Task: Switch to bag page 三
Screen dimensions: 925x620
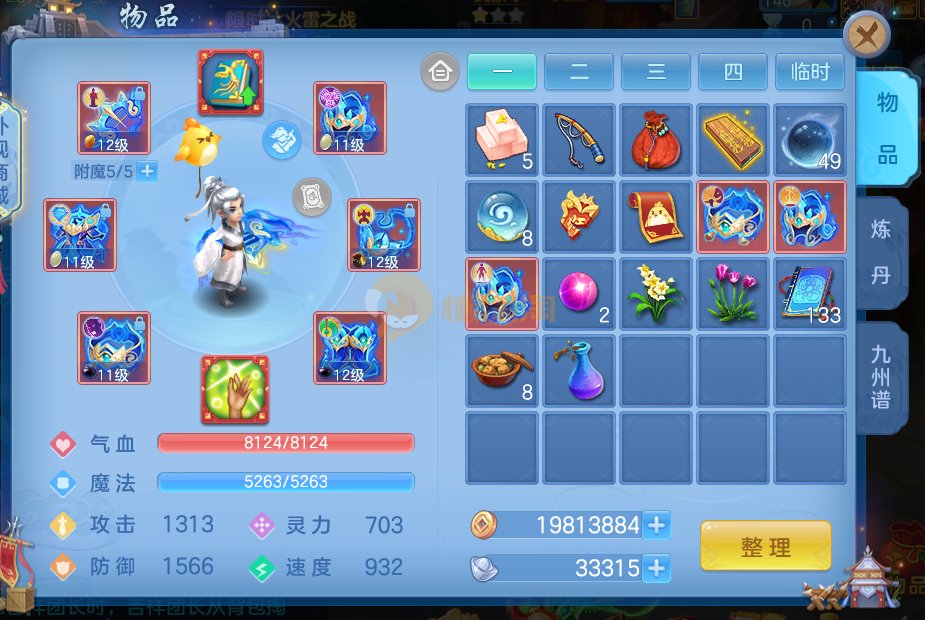Action: (x=656, y=72)
